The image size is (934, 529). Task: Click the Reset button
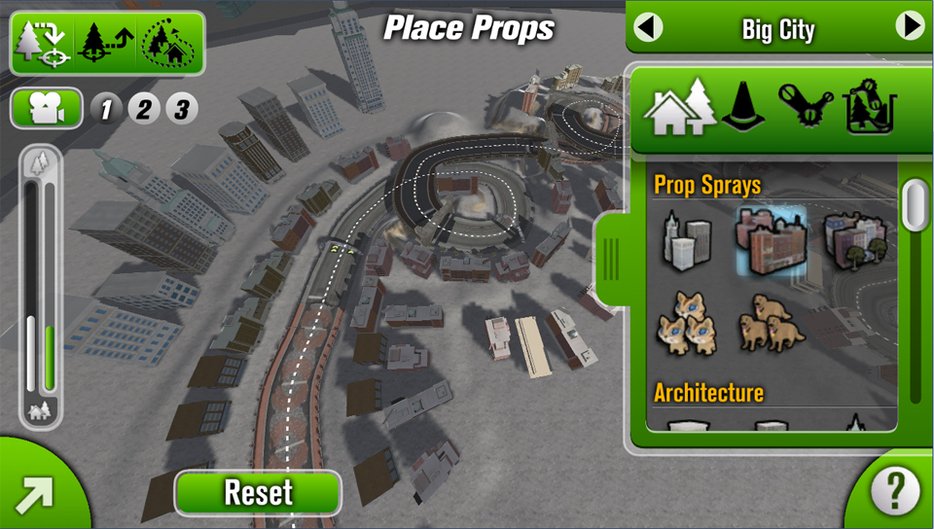click(258, 492)
